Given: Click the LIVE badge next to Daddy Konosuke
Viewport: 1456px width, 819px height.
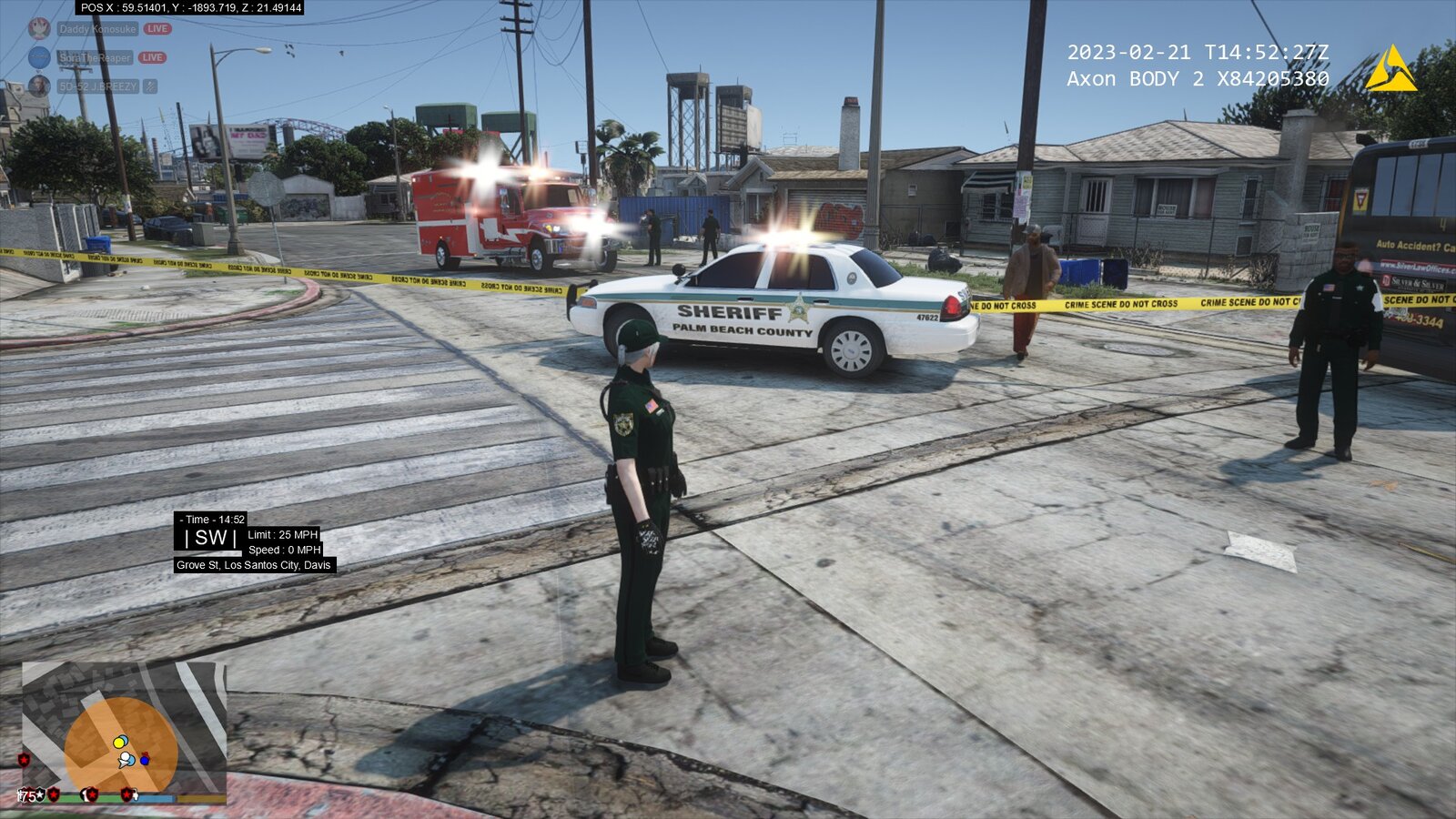Looking at the screenshot, I should pos(157,29).
